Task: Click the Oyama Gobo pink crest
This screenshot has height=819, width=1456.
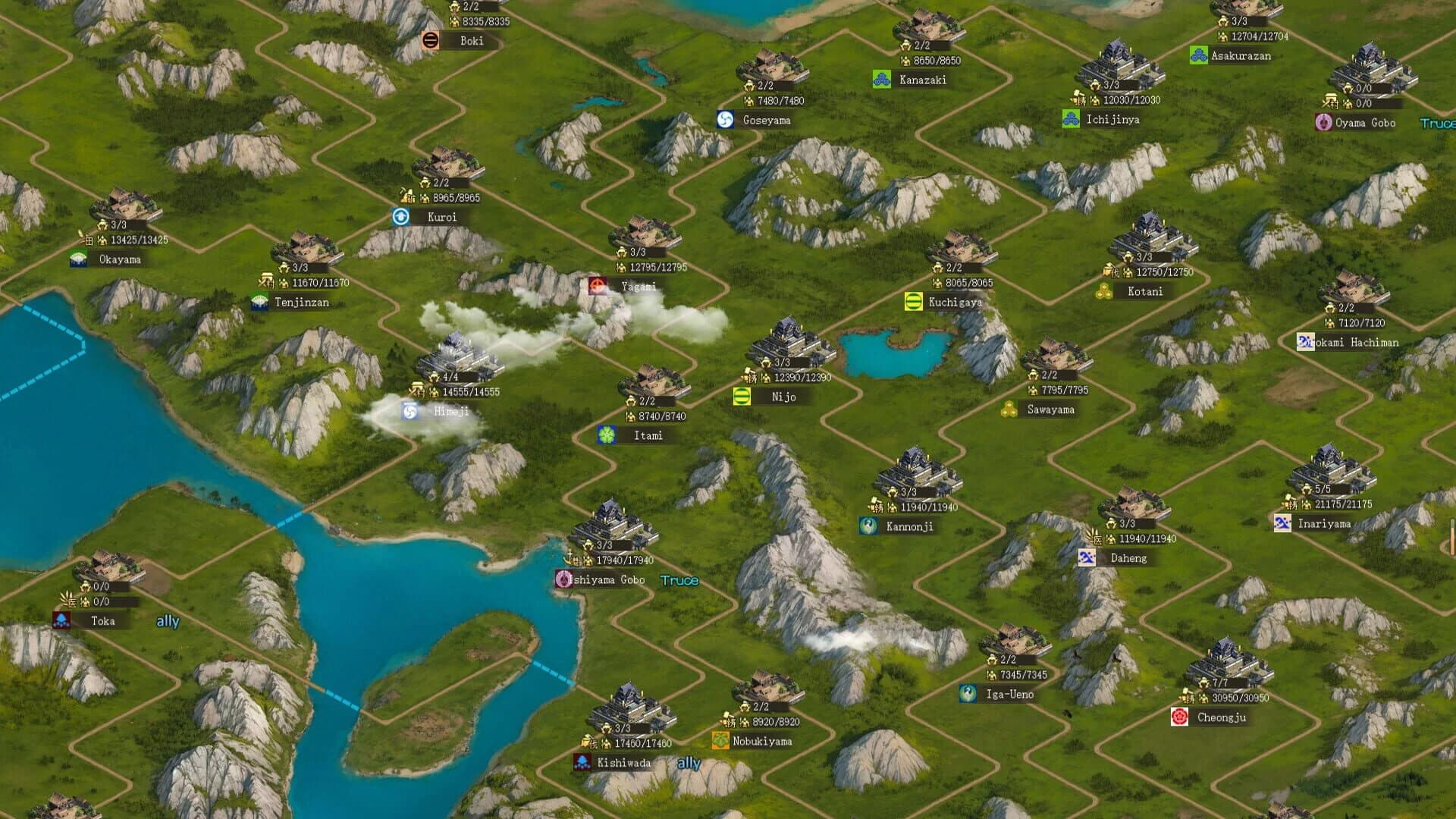Action: pos(1323,121)
